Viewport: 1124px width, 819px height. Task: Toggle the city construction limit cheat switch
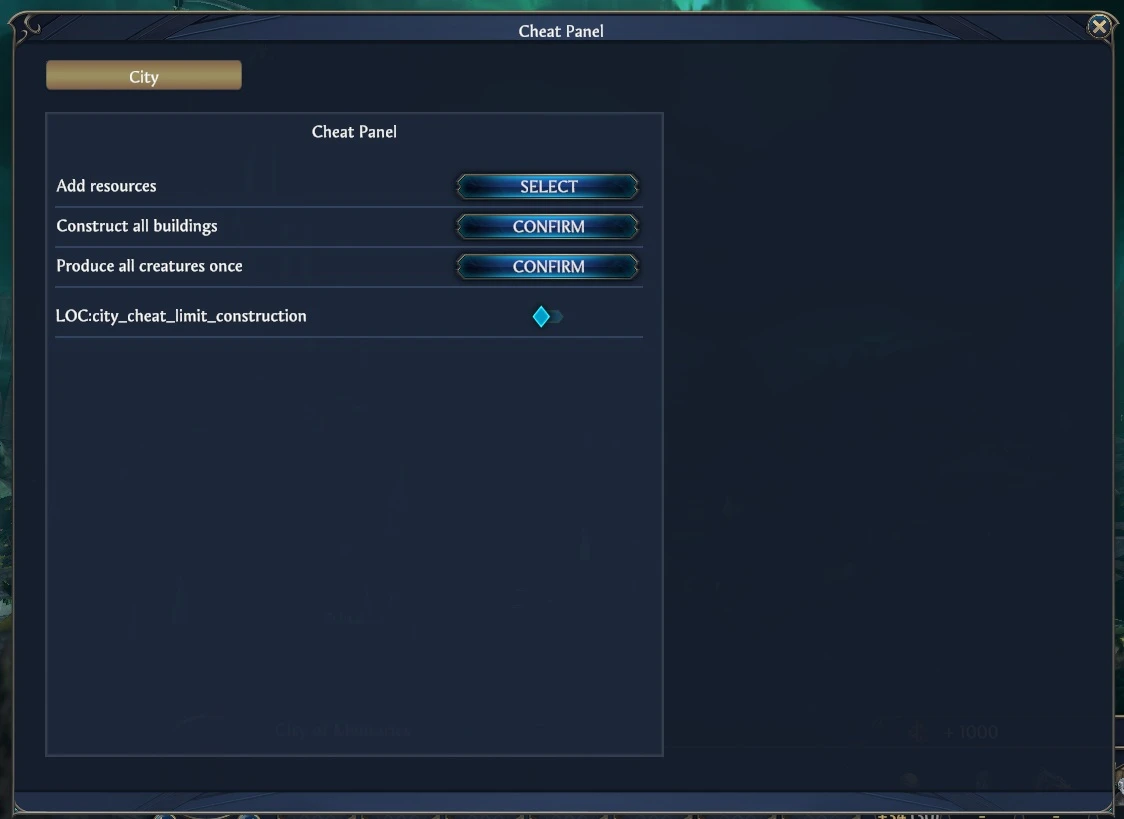click(547, 317)
